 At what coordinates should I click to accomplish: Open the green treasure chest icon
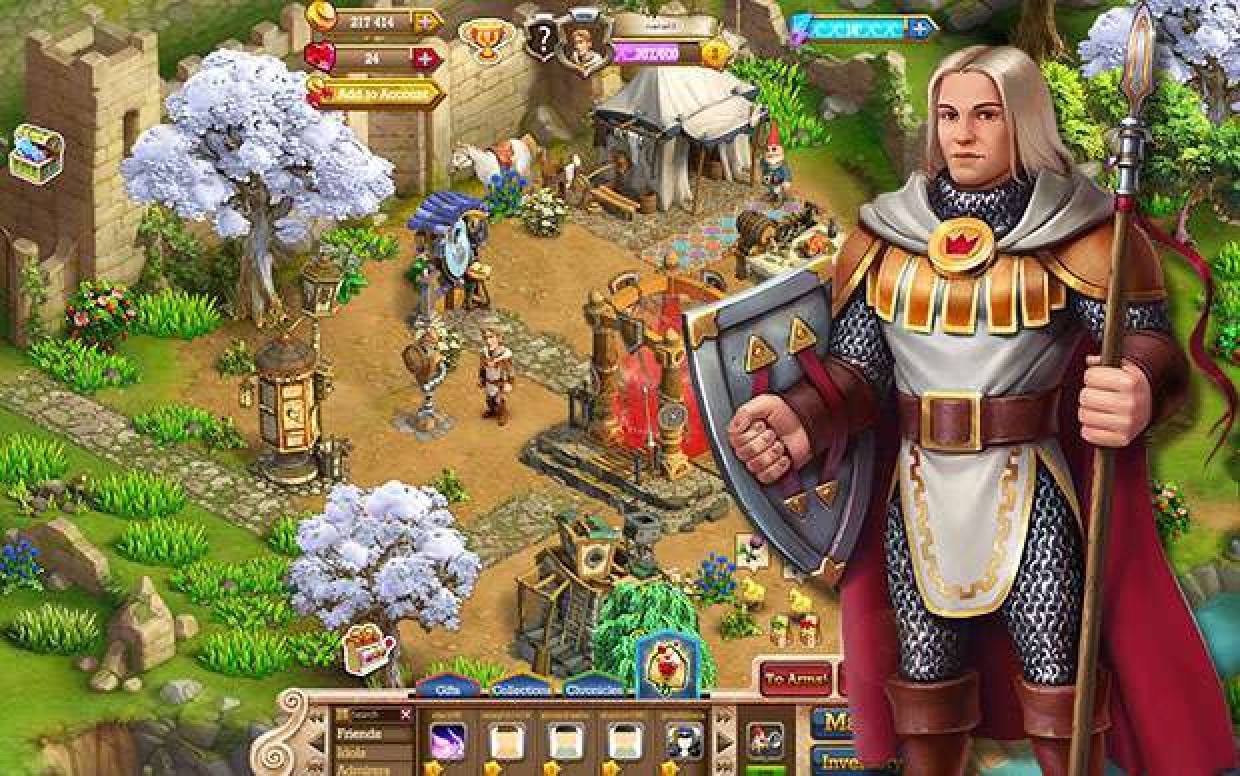point(36,153)
